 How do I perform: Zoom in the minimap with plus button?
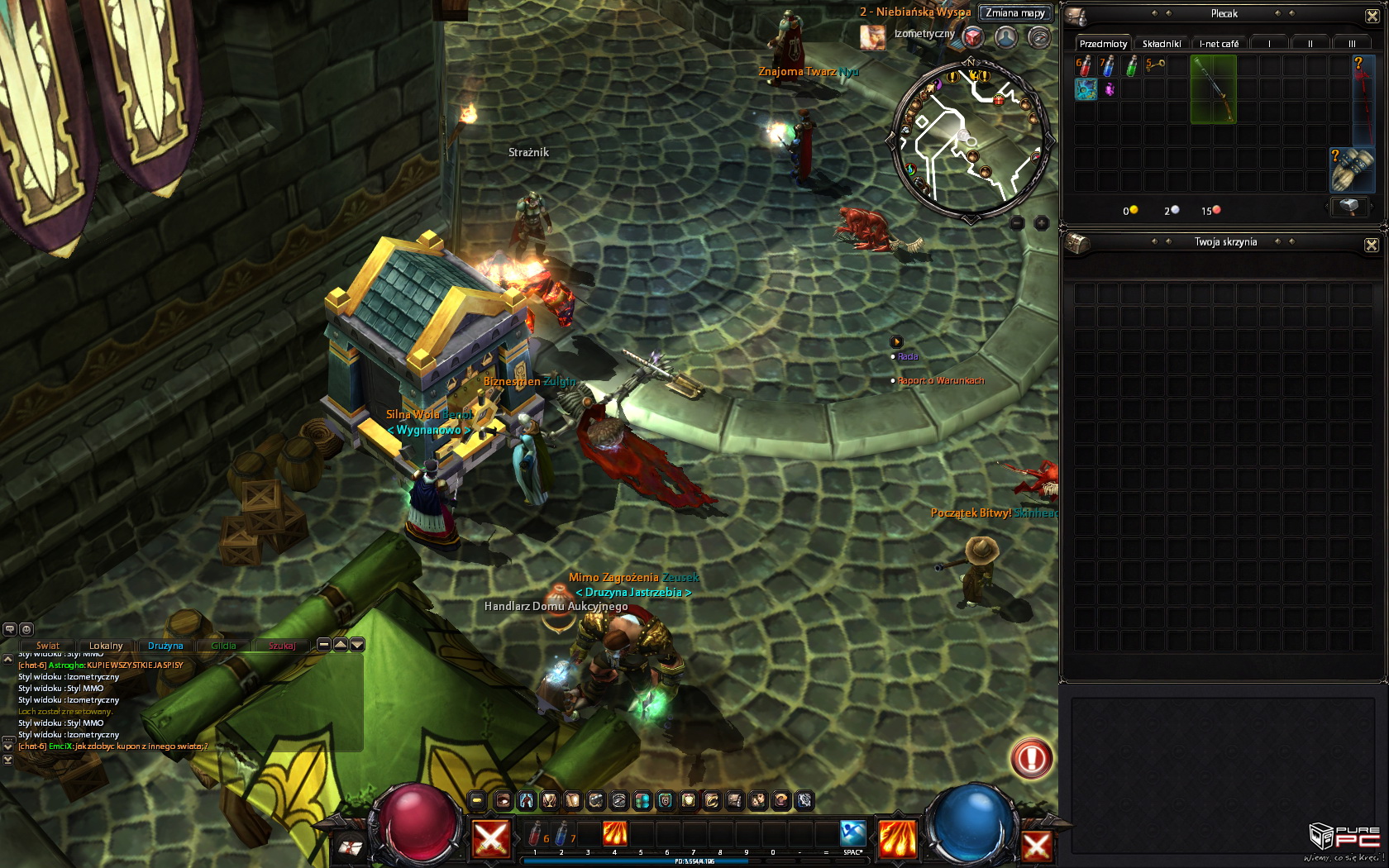click(1042, 223)
